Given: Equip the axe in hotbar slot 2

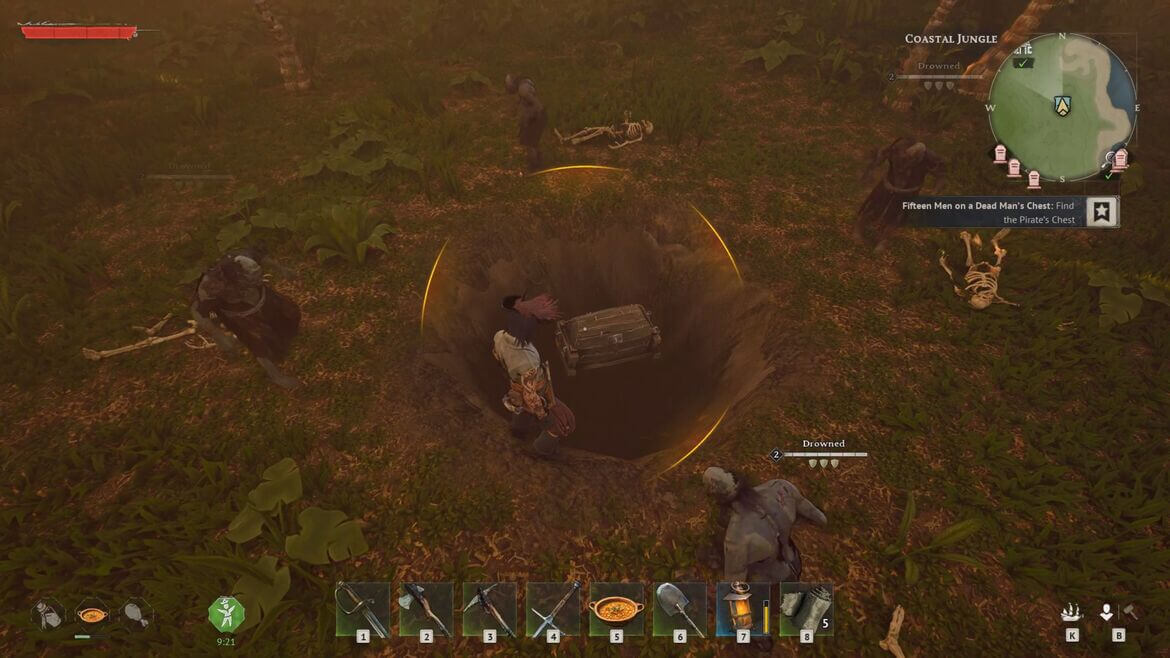Looking at the screenshot, I should click(x=426, y=609).
